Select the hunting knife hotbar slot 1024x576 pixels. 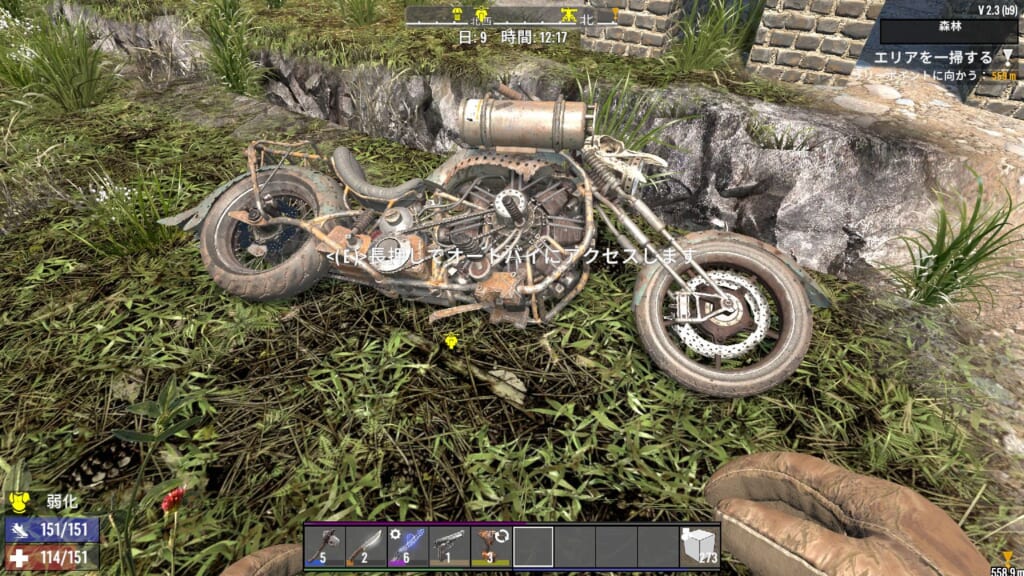(x=366, y=546)
